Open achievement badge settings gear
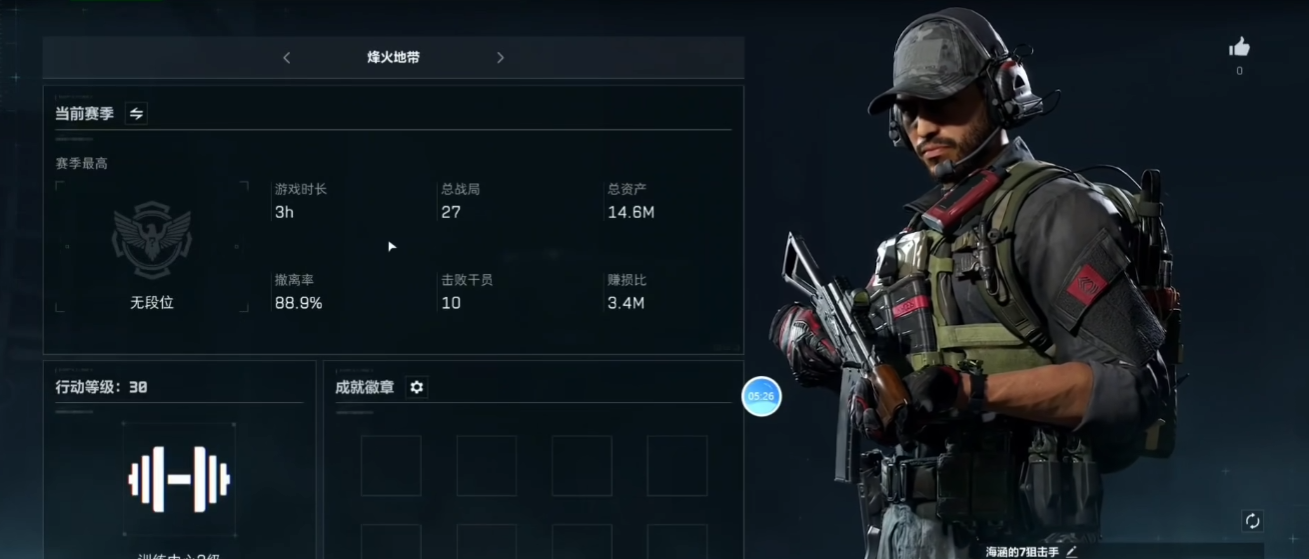The width and height of the screenshot is (1309, 559). (417, 387)
